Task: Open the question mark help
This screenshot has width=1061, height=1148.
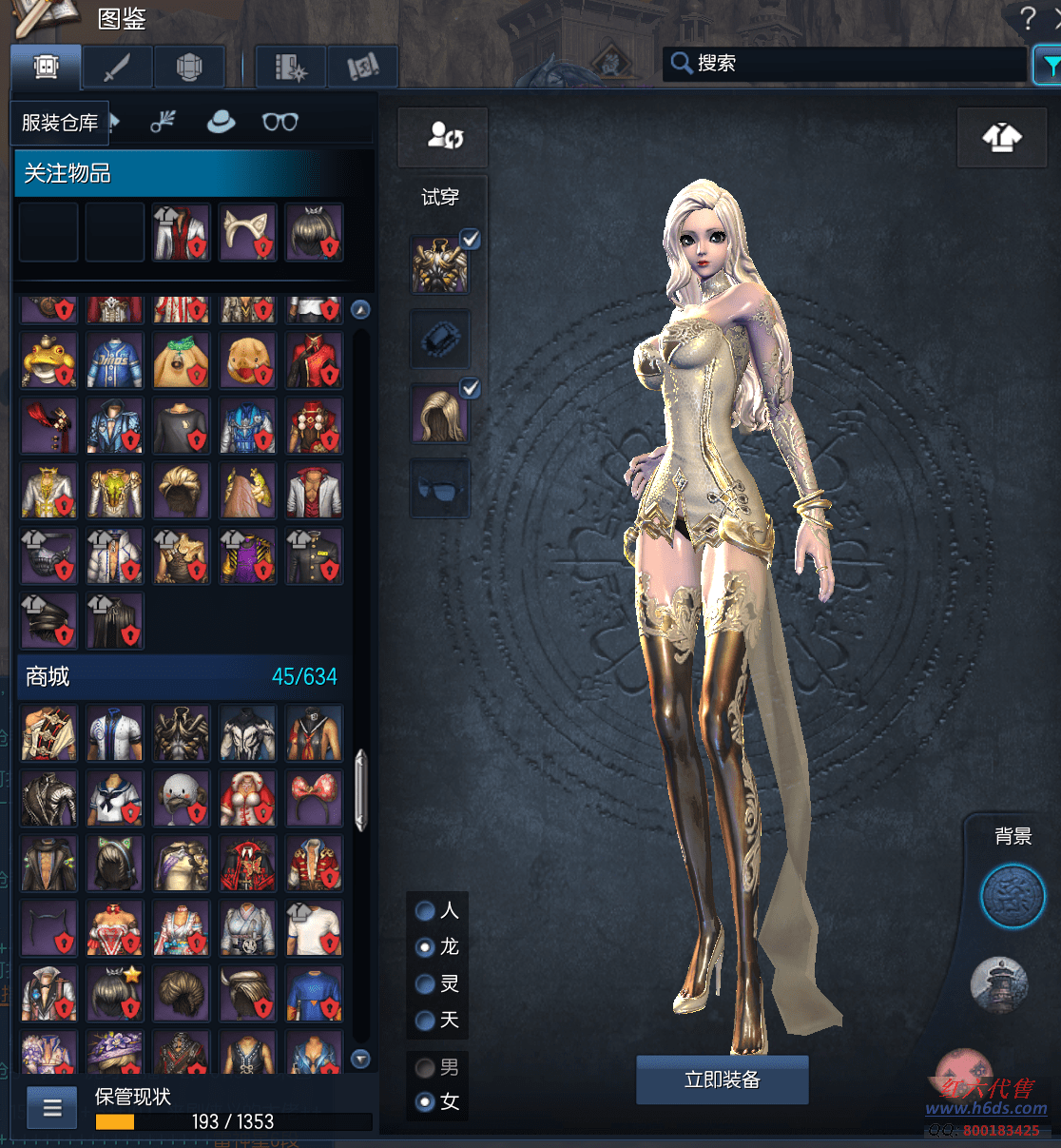Action: coord(1027,18)
